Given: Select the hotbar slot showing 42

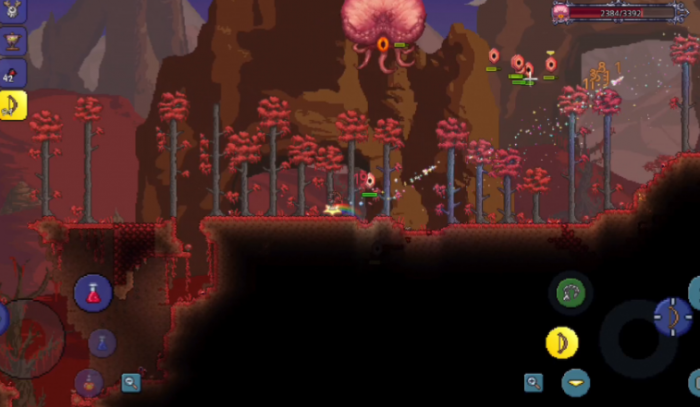Looking at the screenshot, I should coord(12,73).
